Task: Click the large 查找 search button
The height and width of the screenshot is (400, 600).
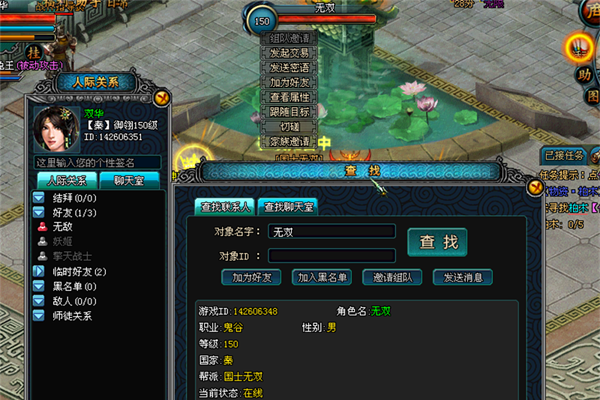Action: [x=437, y=242]
